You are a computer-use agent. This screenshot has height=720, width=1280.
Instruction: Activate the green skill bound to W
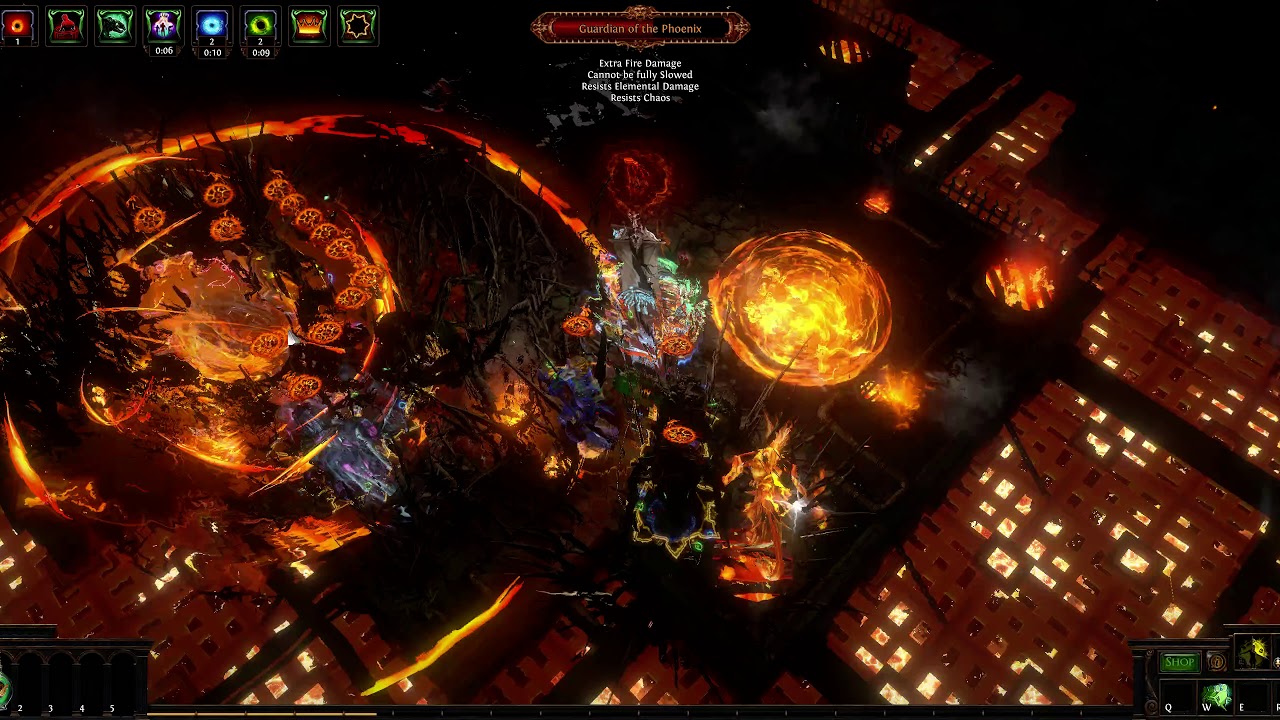point(1215,695)
